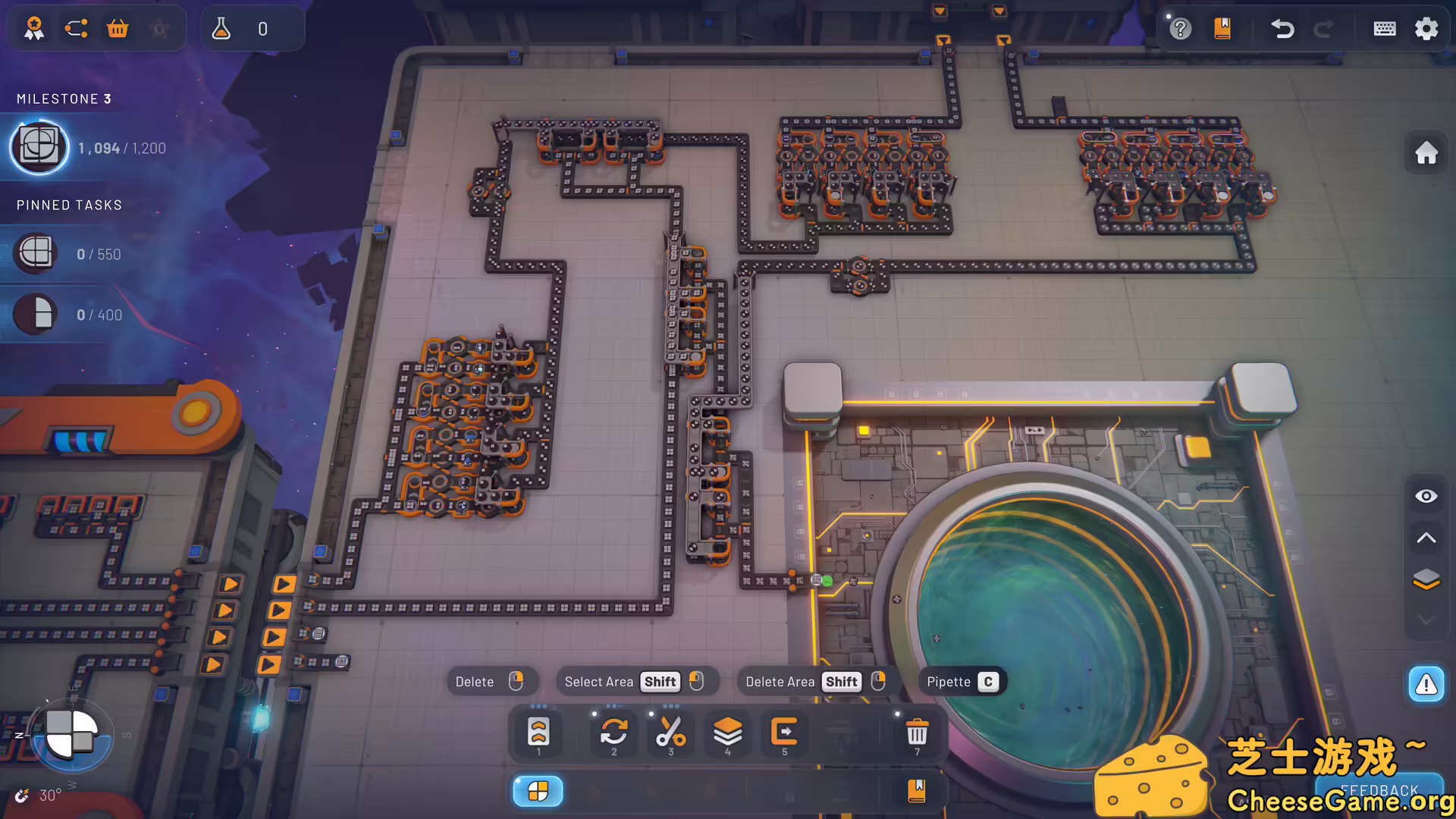
Task: Open the shop basket icon
Action: [x=118, y=29]
